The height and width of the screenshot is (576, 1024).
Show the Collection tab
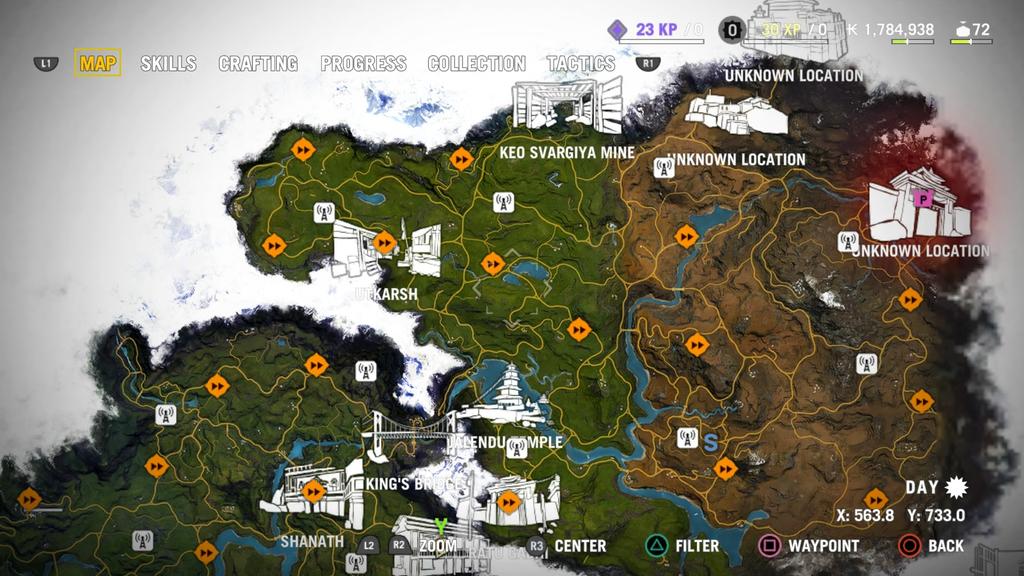coord(476,64)
